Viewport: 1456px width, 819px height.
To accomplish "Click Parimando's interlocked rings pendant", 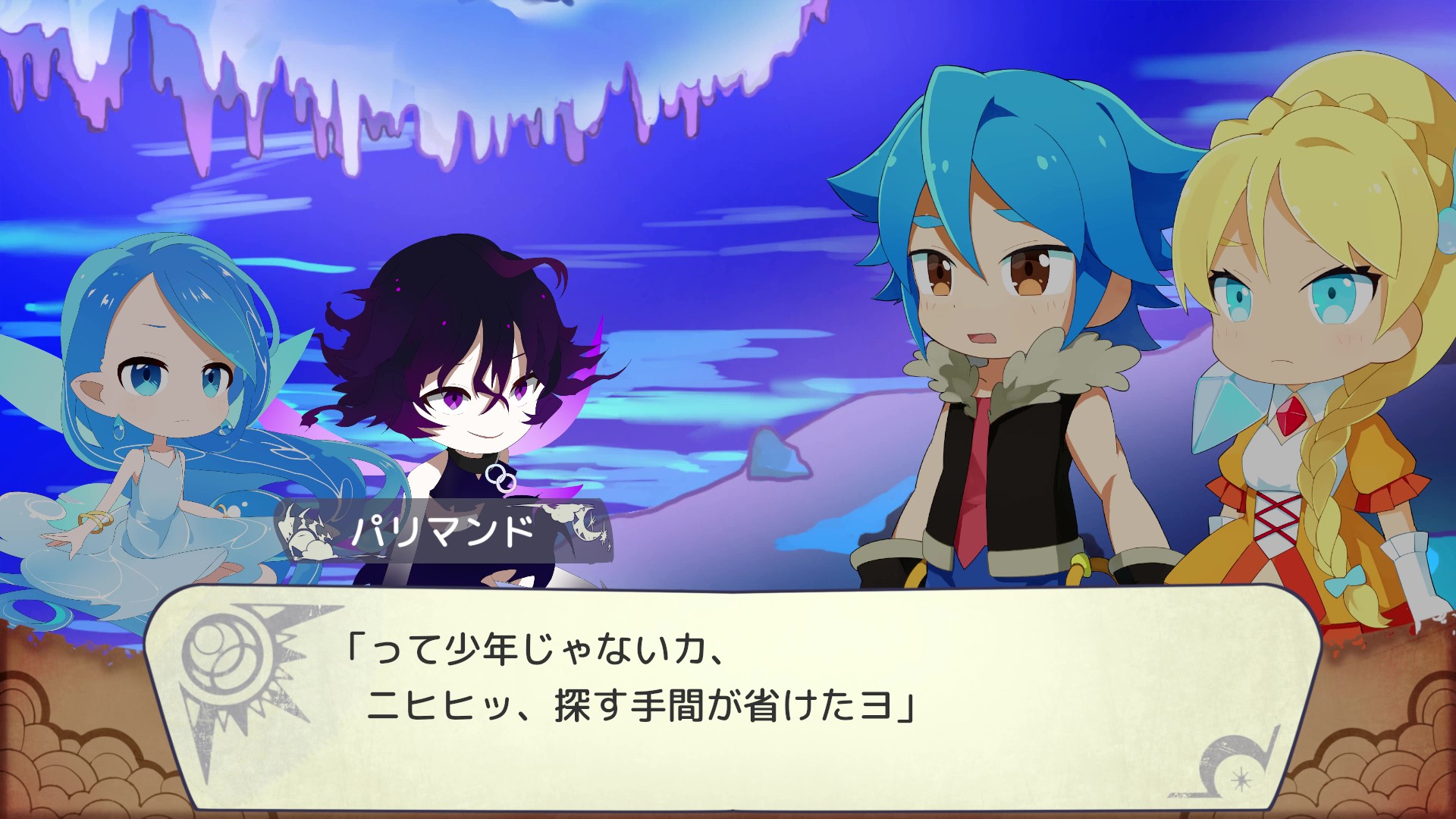I will tap(500, 478).
